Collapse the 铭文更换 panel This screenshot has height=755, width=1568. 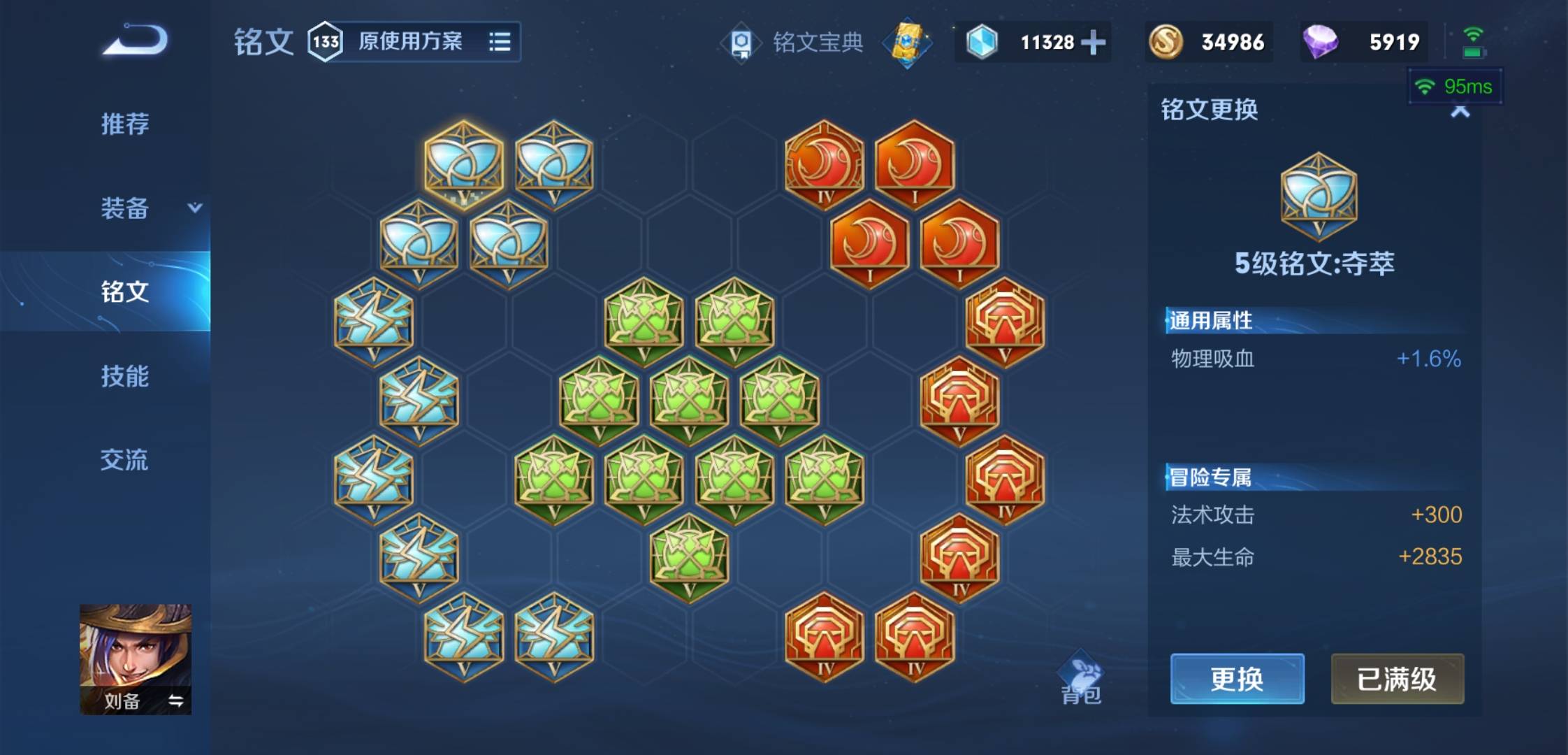pyautogui.click(x=1460, y=110)
